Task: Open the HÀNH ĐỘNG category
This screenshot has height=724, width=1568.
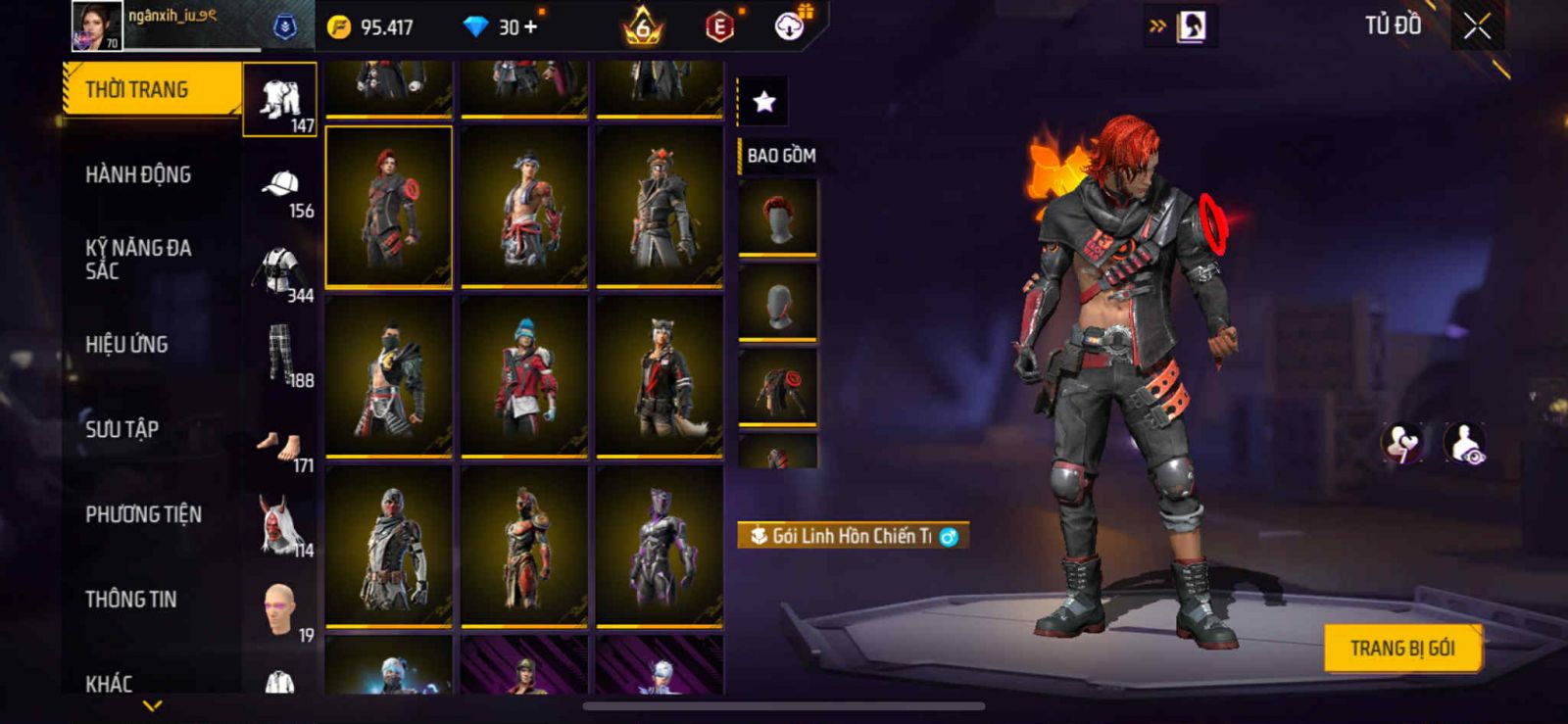Action: tap(138, 175)
